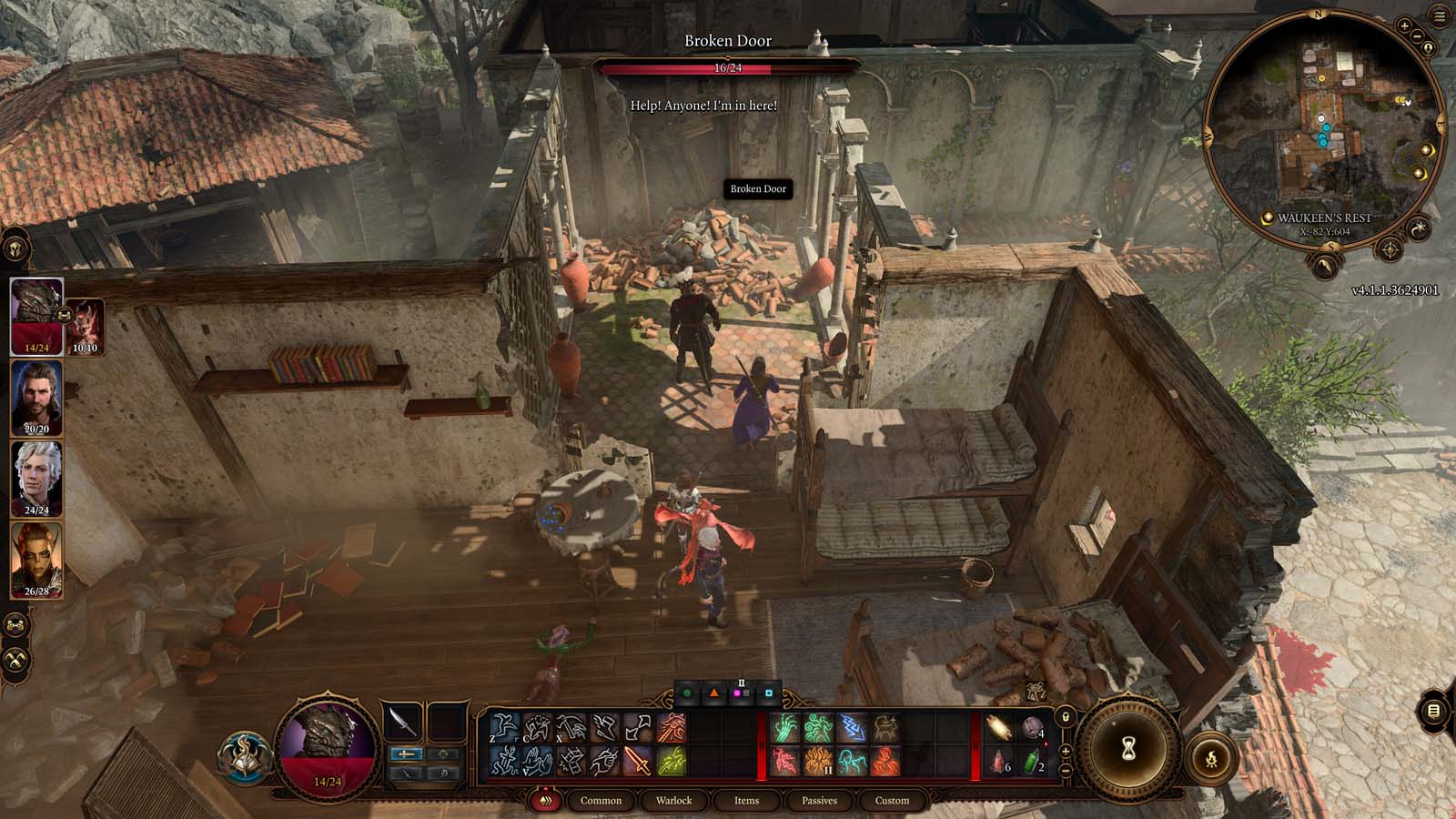Select the torch item in the item slots

(x=999, y=727)
